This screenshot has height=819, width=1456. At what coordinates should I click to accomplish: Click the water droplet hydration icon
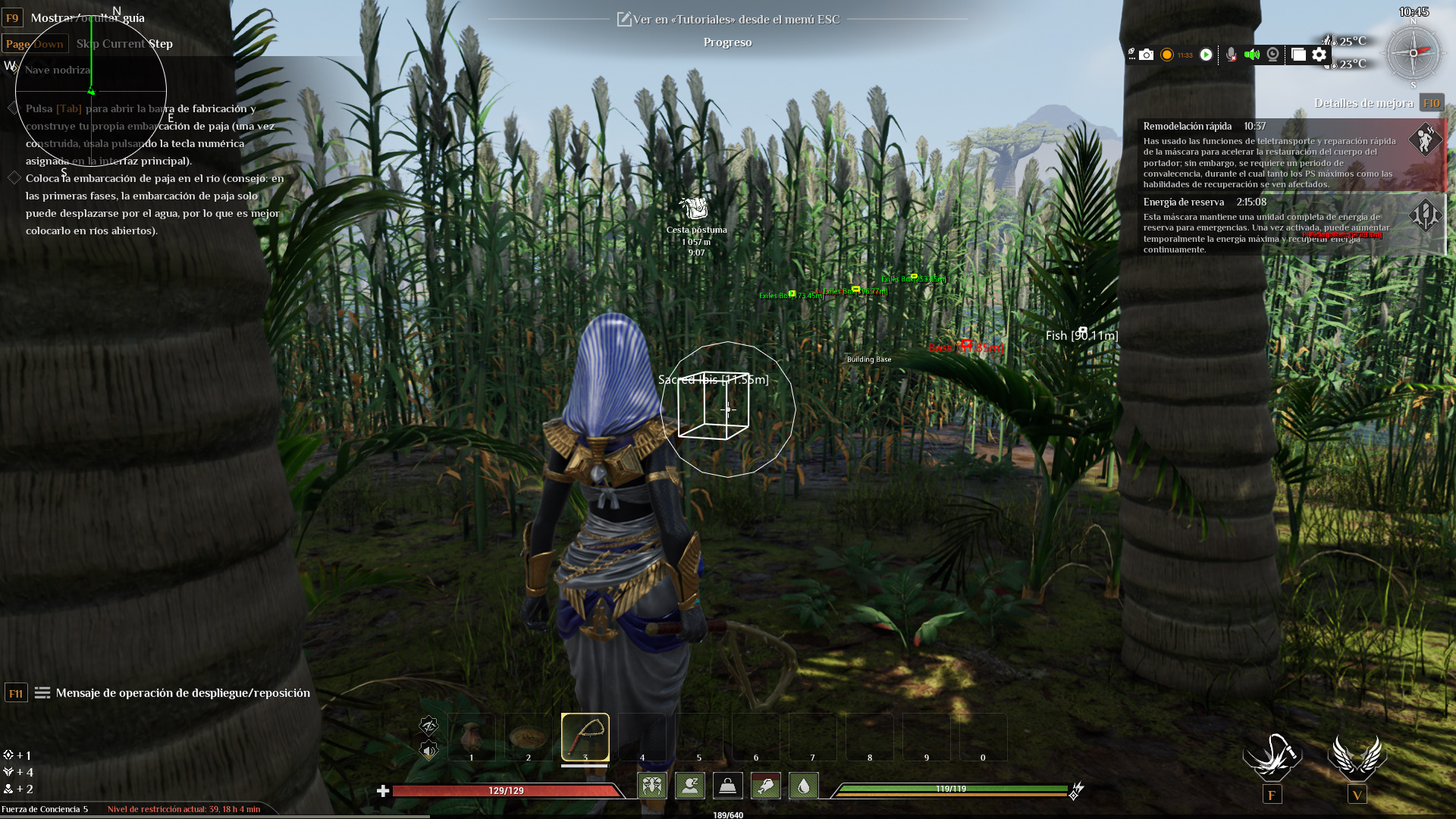803,786
